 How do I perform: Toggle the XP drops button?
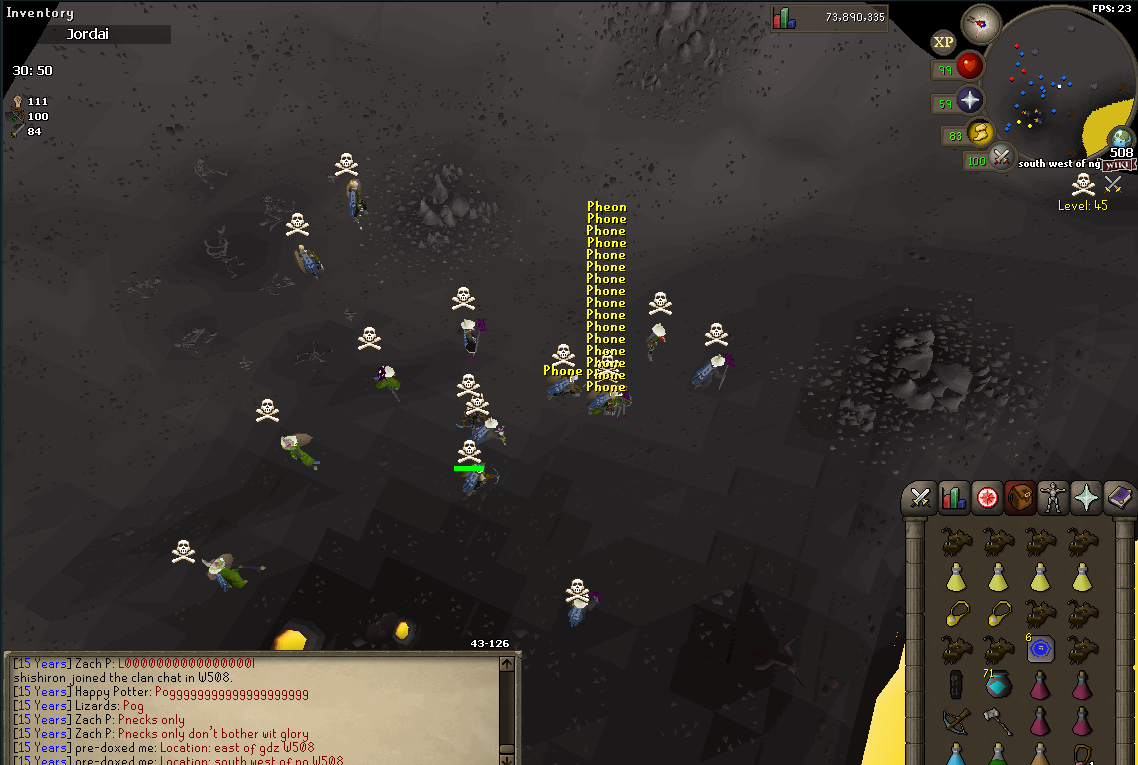pyautogui.click(x=943, y=42)
